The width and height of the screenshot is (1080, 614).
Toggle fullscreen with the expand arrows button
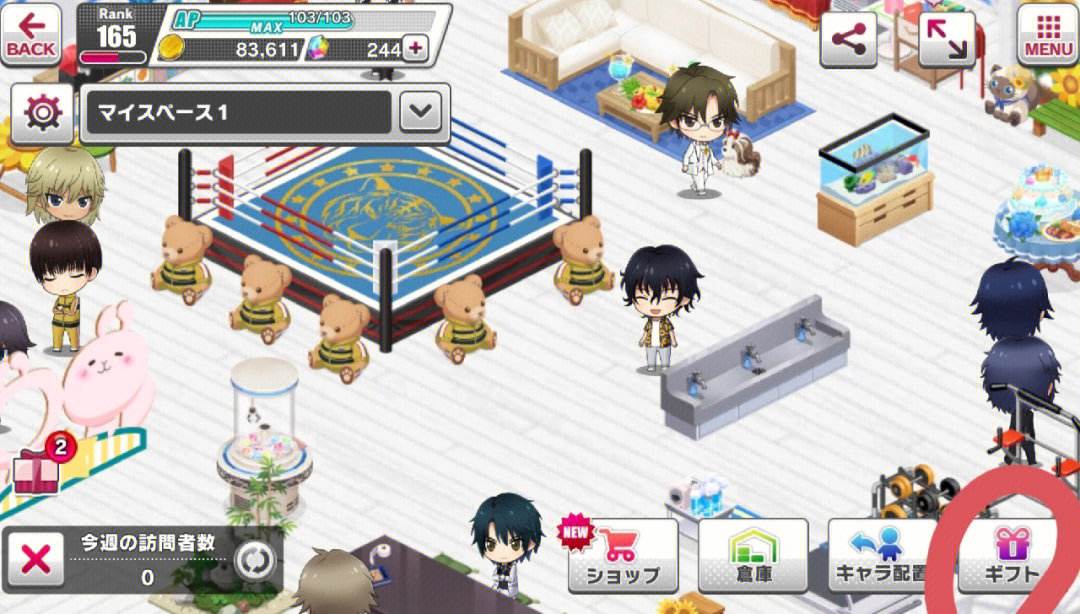click(x=946, y=40)
